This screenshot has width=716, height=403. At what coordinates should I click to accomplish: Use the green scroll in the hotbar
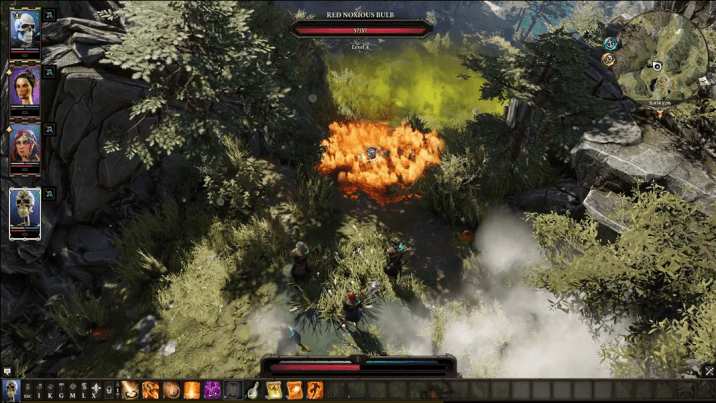pos(274,390)
